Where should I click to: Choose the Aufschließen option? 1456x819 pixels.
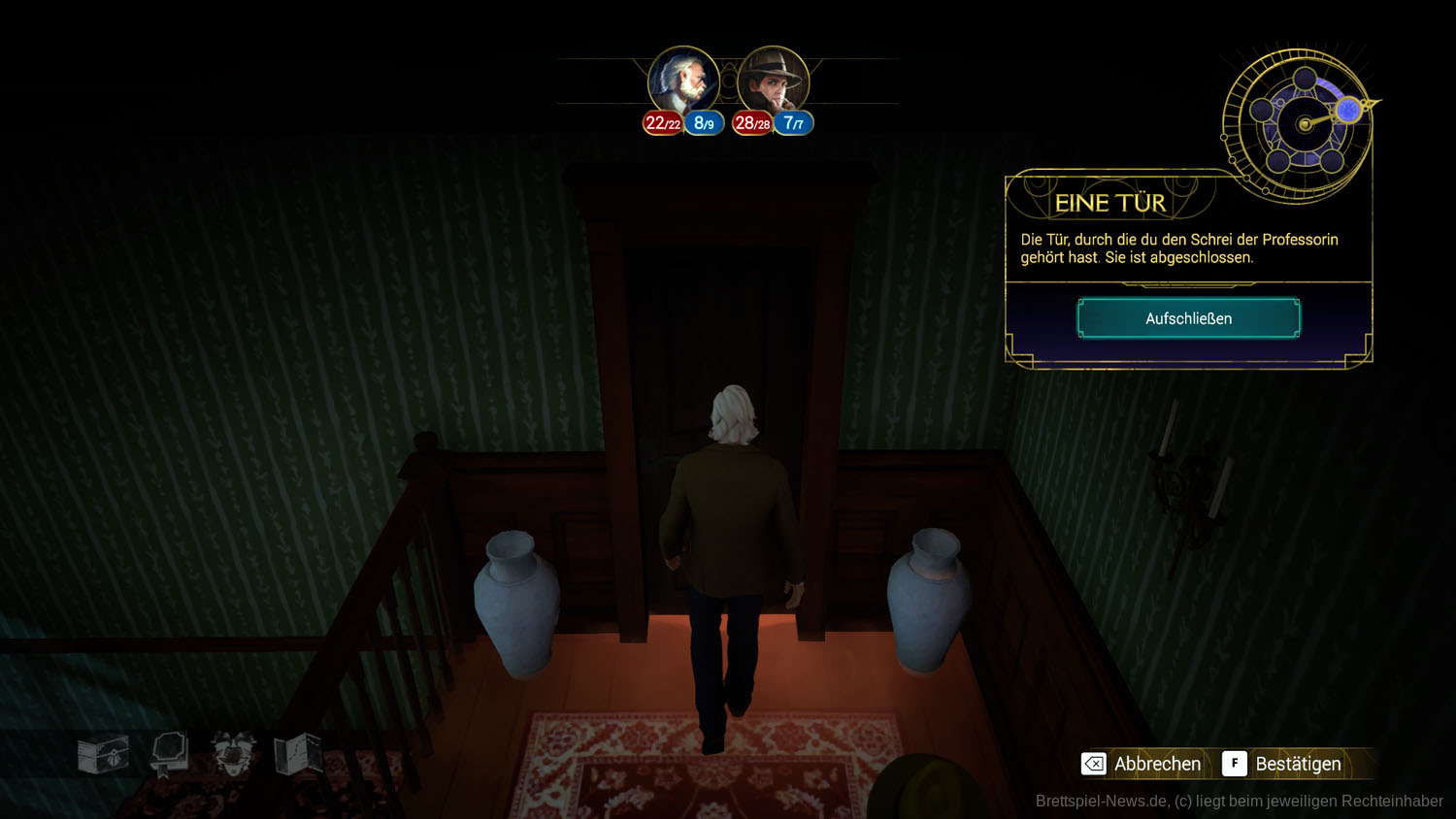tap(1188, 318)
